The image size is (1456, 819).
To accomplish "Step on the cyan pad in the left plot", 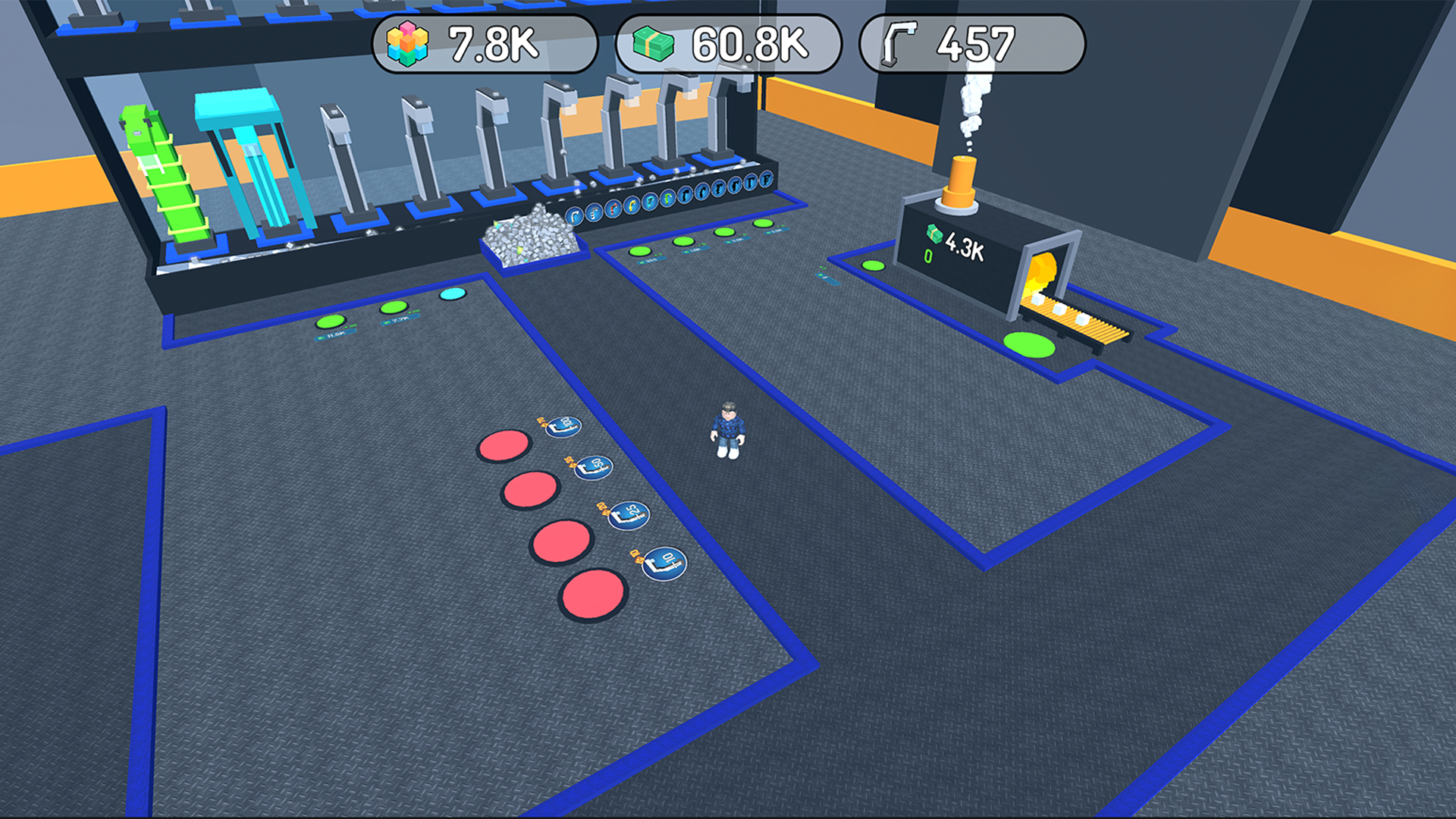I will 450,295.
